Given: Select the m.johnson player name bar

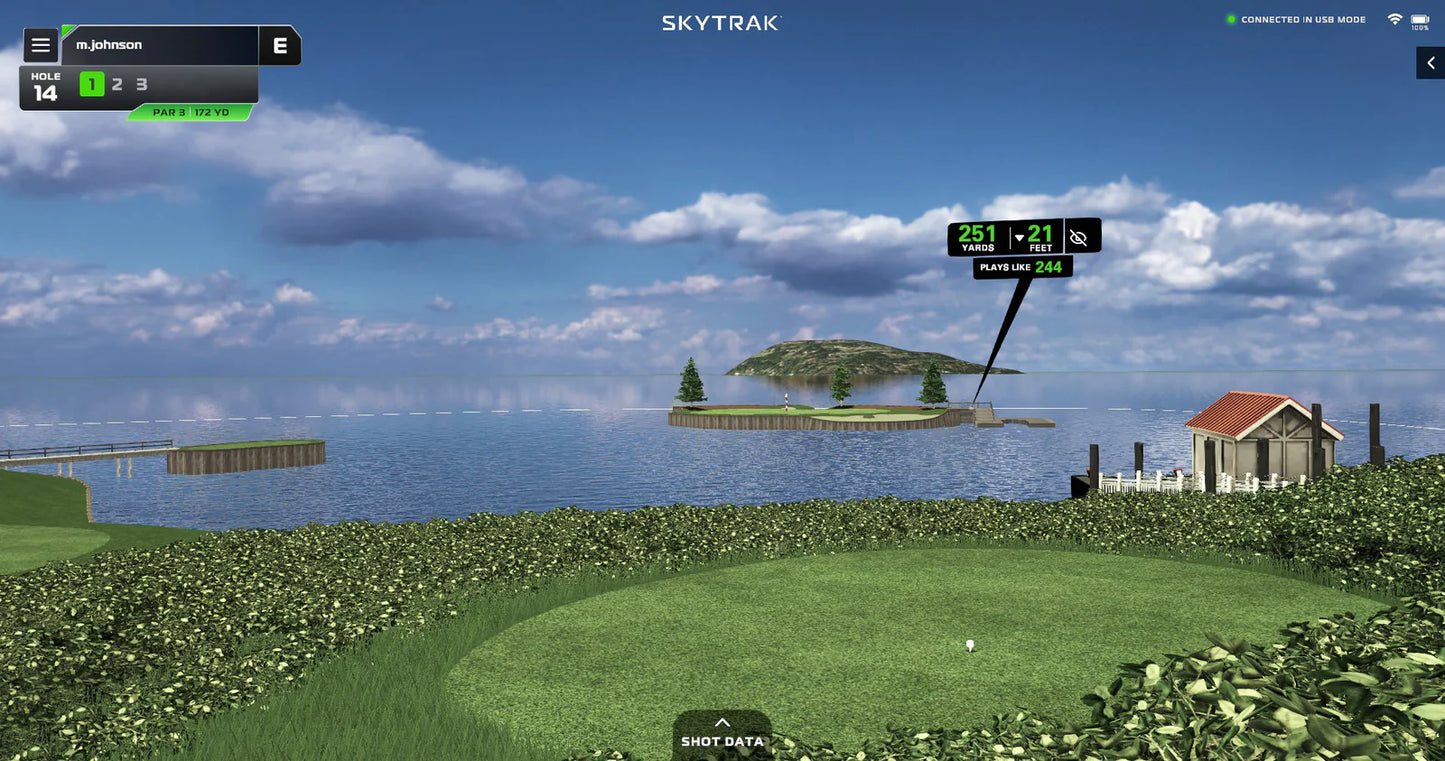Looking at the screenshot, I should [160, 43].
